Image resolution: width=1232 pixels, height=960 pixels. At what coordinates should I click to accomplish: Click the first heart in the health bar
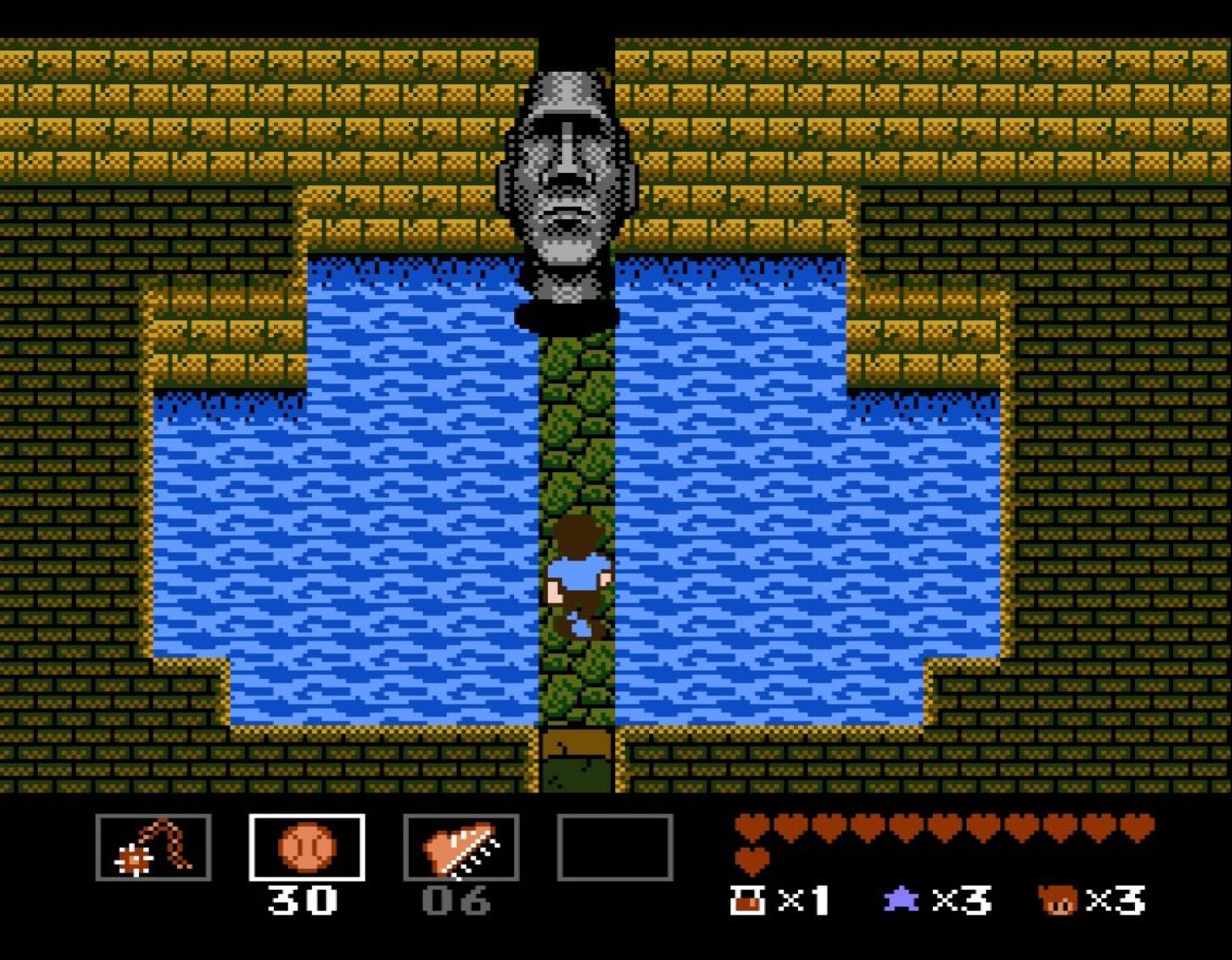[x=750, y=829]
